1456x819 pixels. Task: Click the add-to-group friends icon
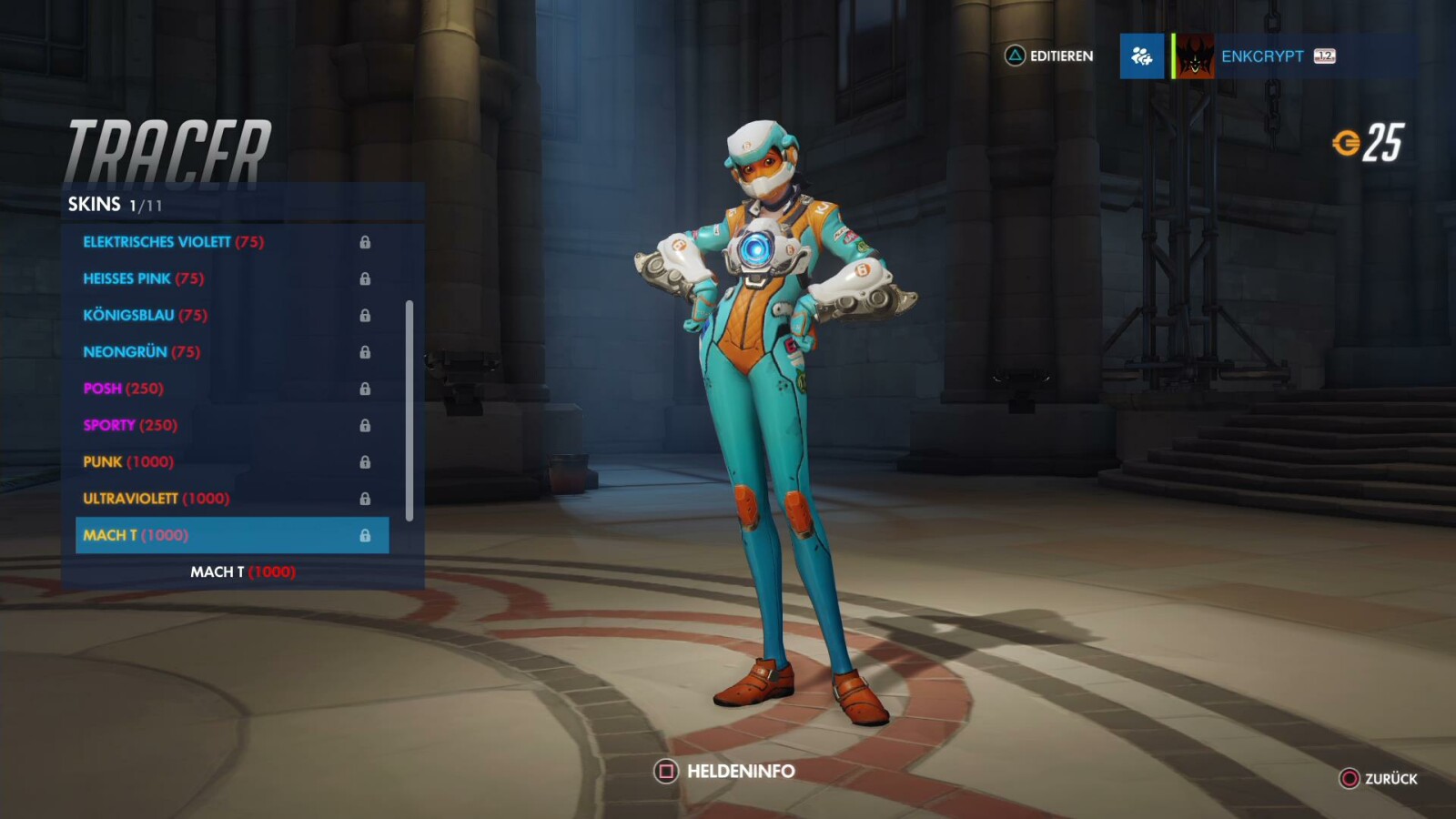1141,56
